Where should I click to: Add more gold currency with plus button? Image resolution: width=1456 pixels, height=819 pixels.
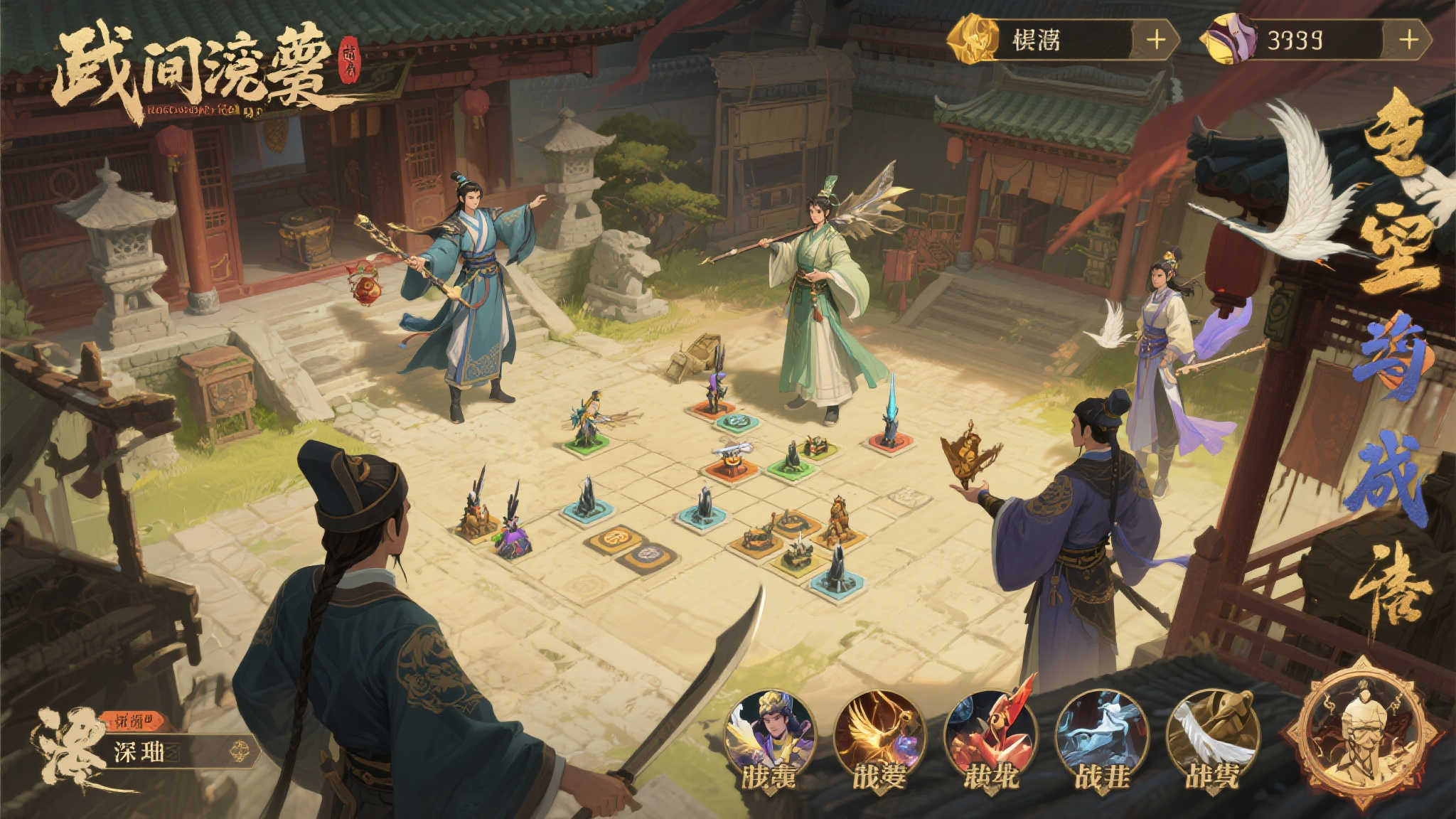(x=1157, y=39)
